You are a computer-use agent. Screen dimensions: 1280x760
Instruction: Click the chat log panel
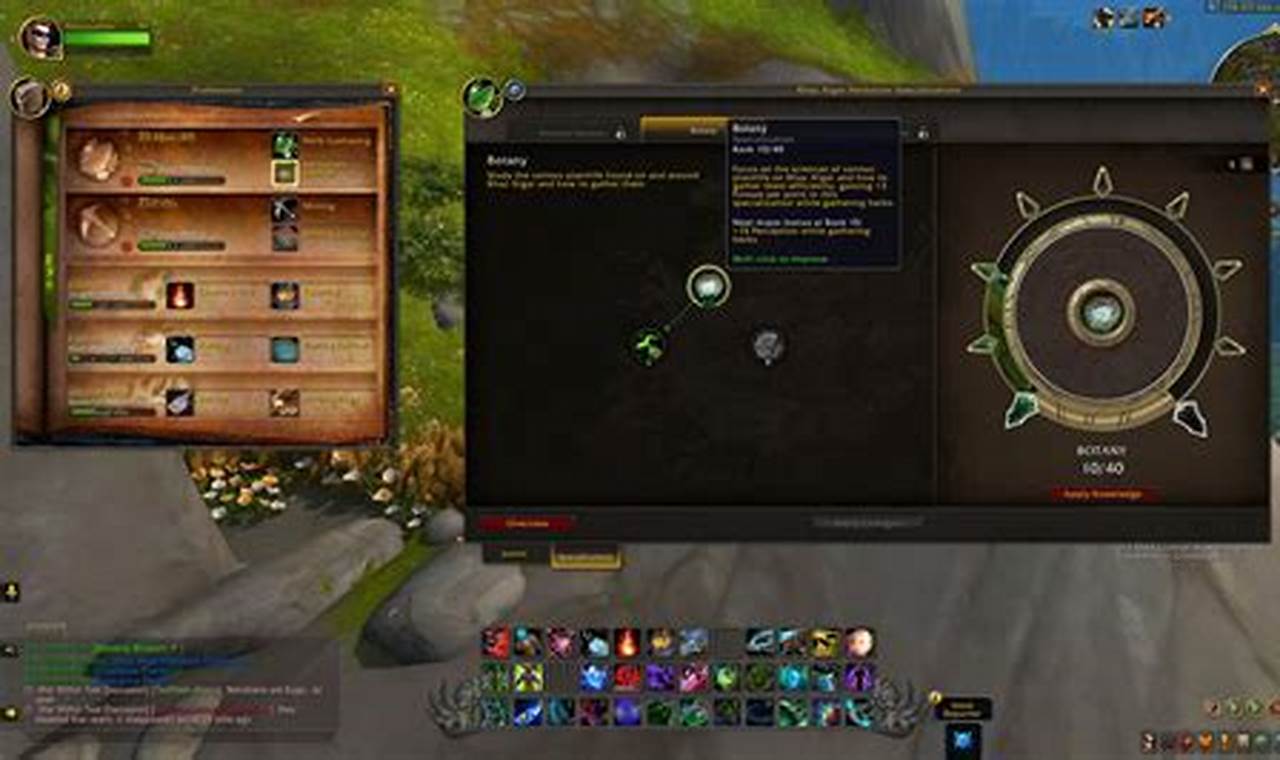click(170, 690)
